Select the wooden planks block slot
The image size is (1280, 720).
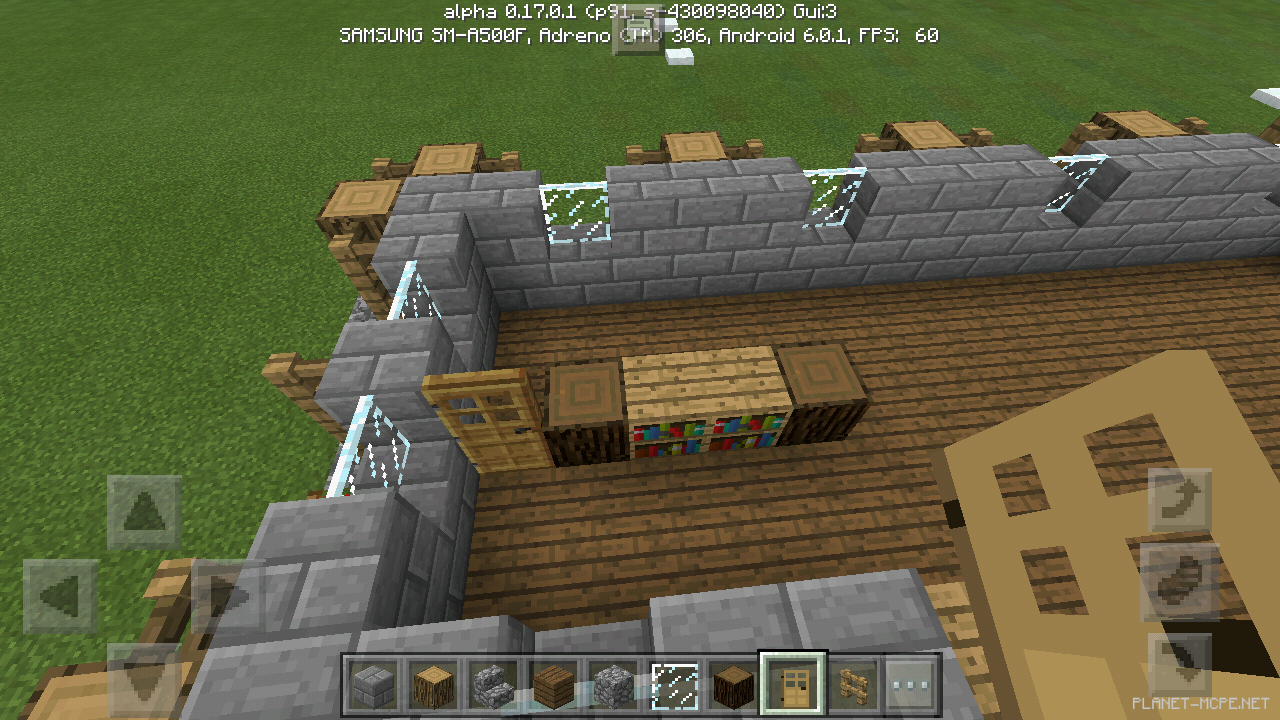553,685
